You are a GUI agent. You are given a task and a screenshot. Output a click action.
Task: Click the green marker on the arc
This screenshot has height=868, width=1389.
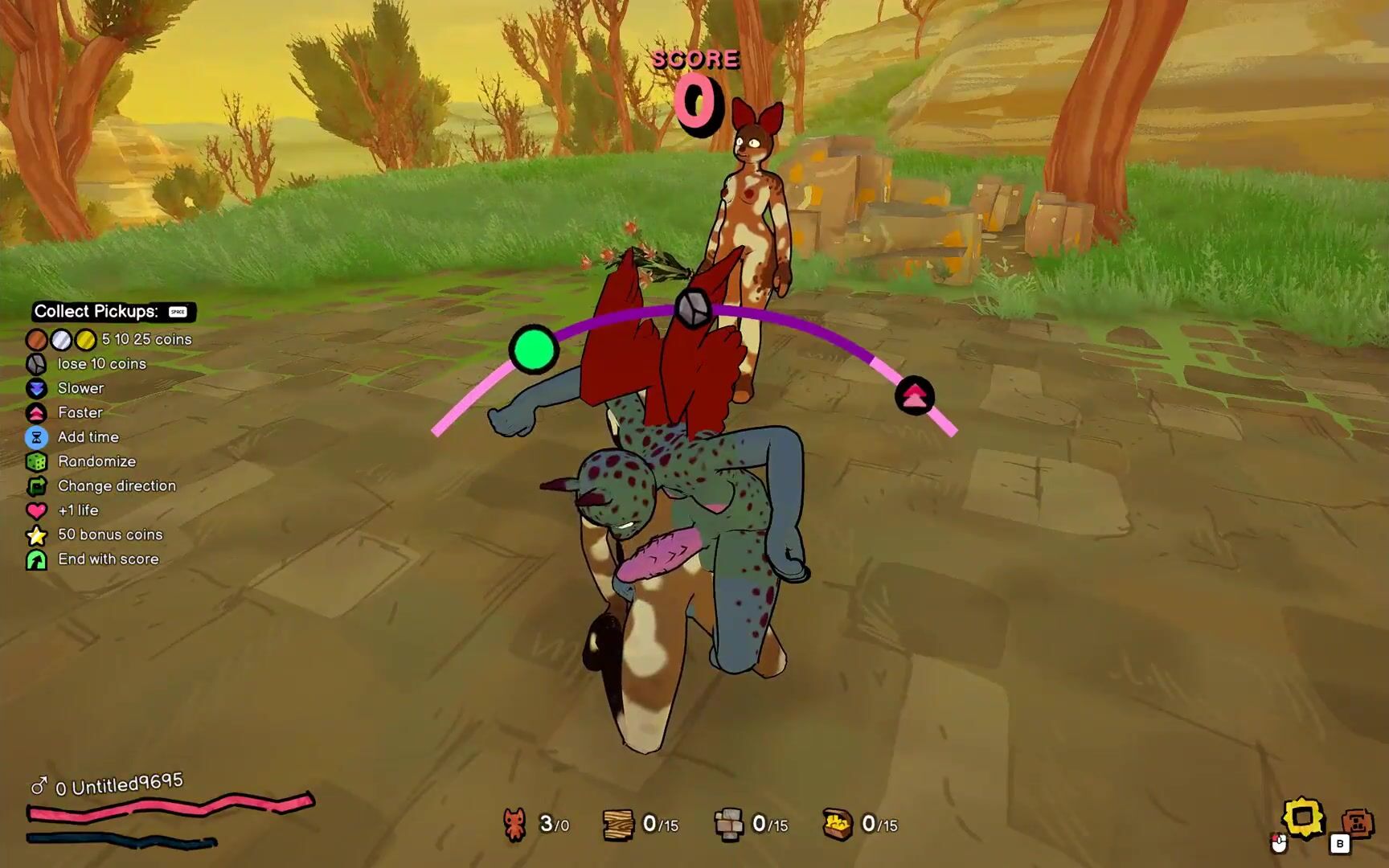click(x=534, y=350)
